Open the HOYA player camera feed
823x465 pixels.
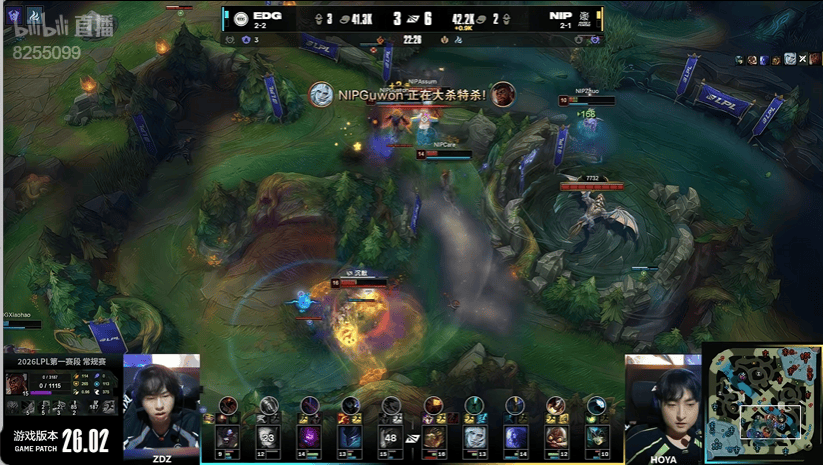coord(663,405)
